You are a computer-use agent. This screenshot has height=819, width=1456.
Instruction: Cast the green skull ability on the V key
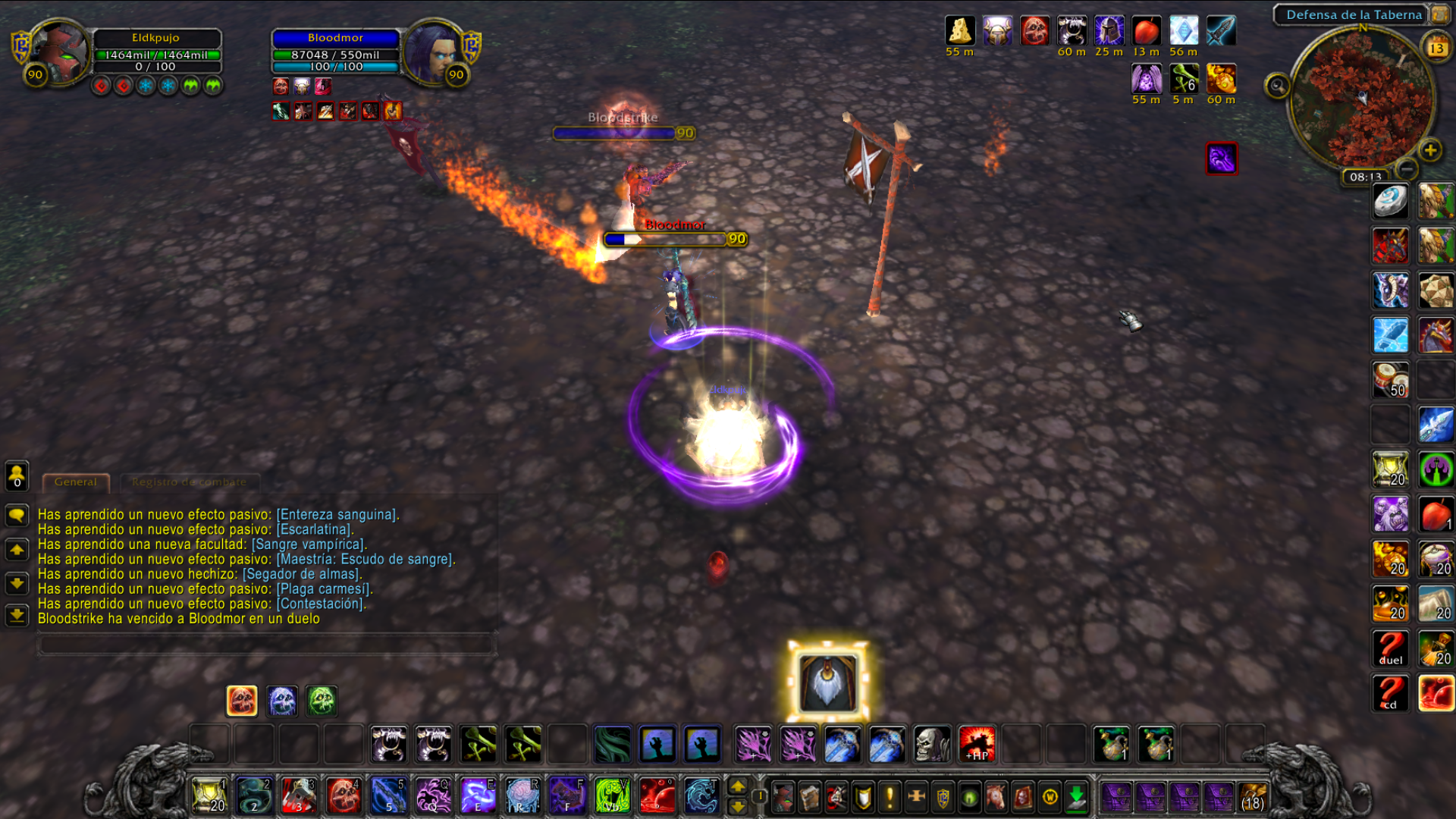tap(612, 796)
